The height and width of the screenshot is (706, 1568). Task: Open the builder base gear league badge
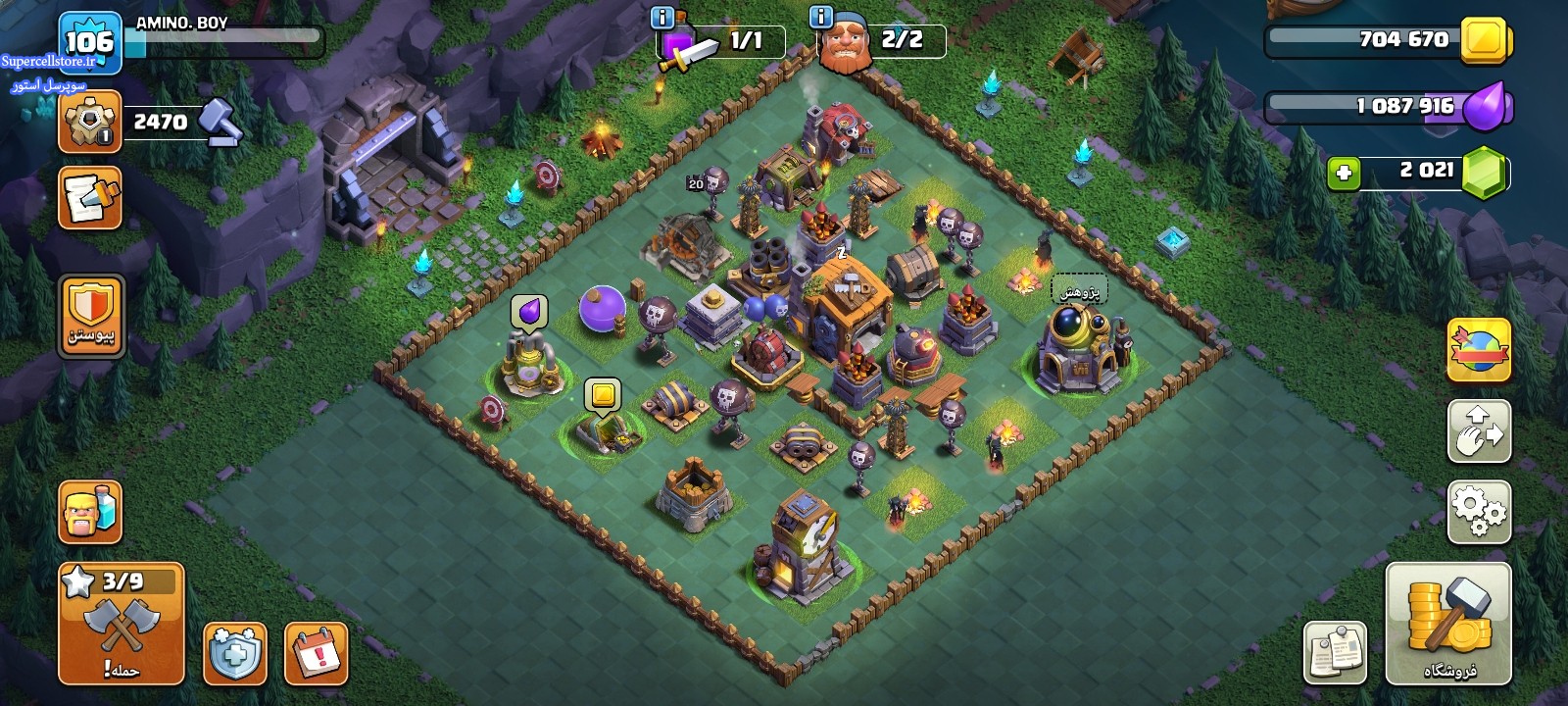point(89,122)
